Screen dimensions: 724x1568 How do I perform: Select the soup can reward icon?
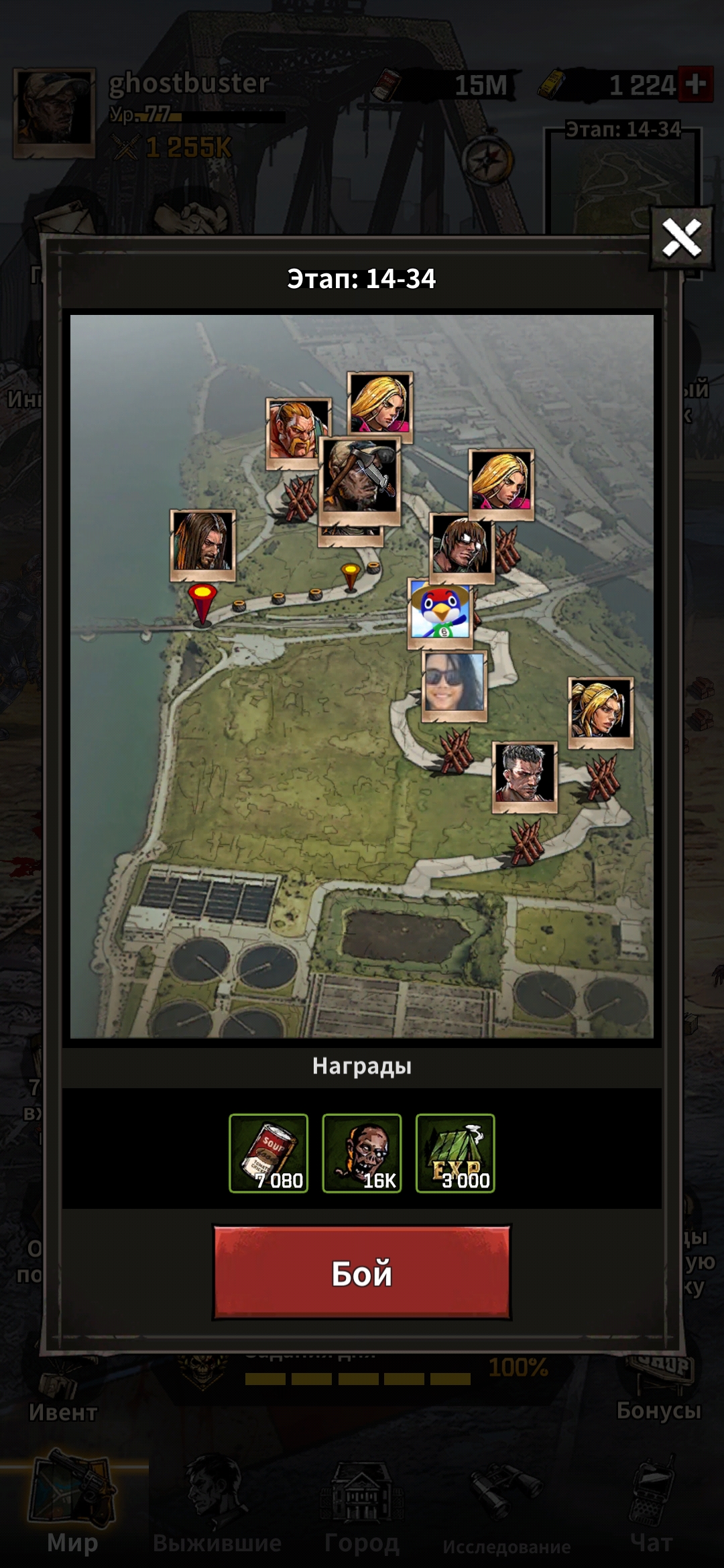[268, 1153]
